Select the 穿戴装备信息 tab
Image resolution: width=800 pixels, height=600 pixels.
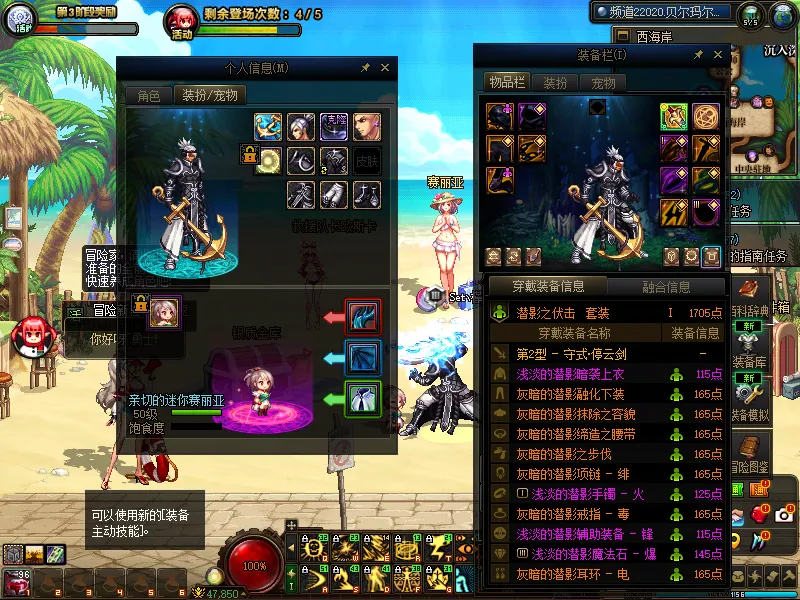tap(548, 287)
